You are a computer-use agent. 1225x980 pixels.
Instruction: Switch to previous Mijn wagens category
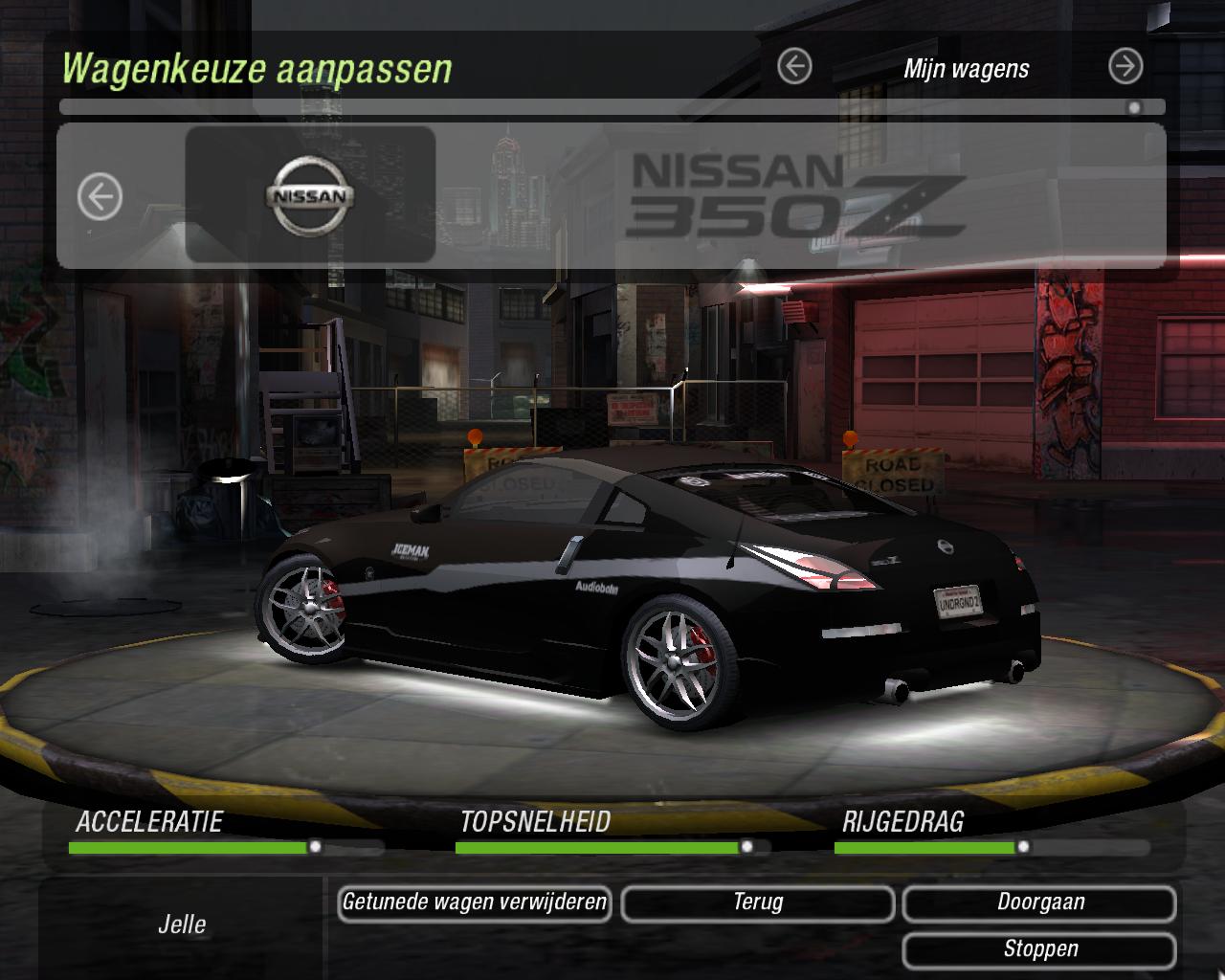794,67
